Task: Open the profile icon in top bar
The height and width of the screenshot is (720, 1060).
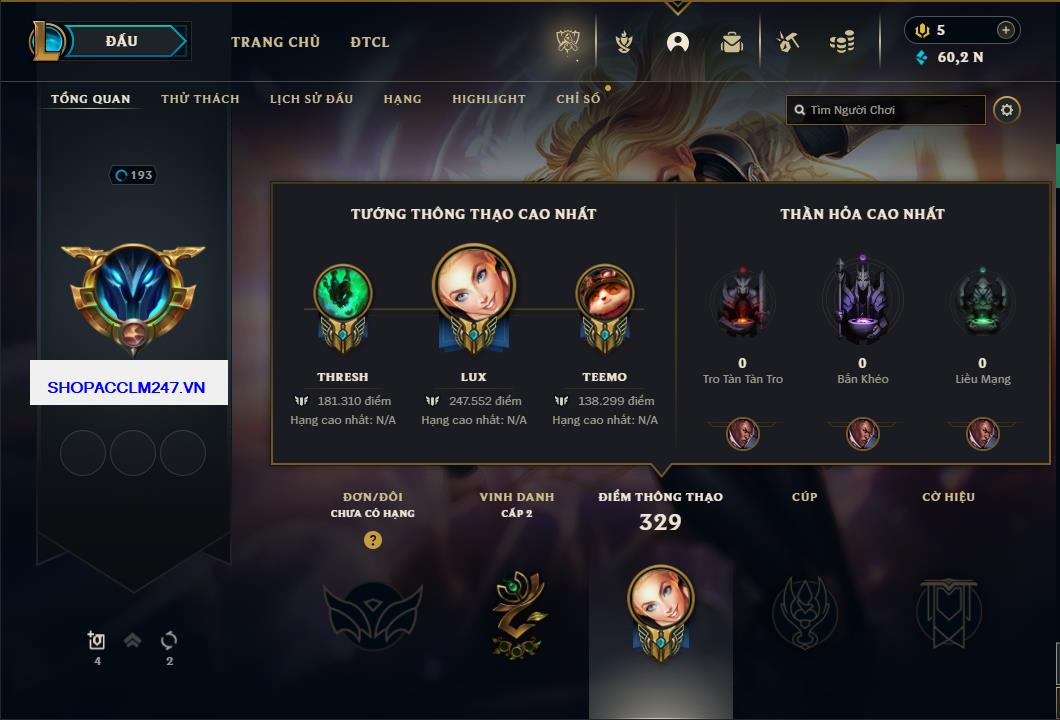Action: click(x=678, y=42)
